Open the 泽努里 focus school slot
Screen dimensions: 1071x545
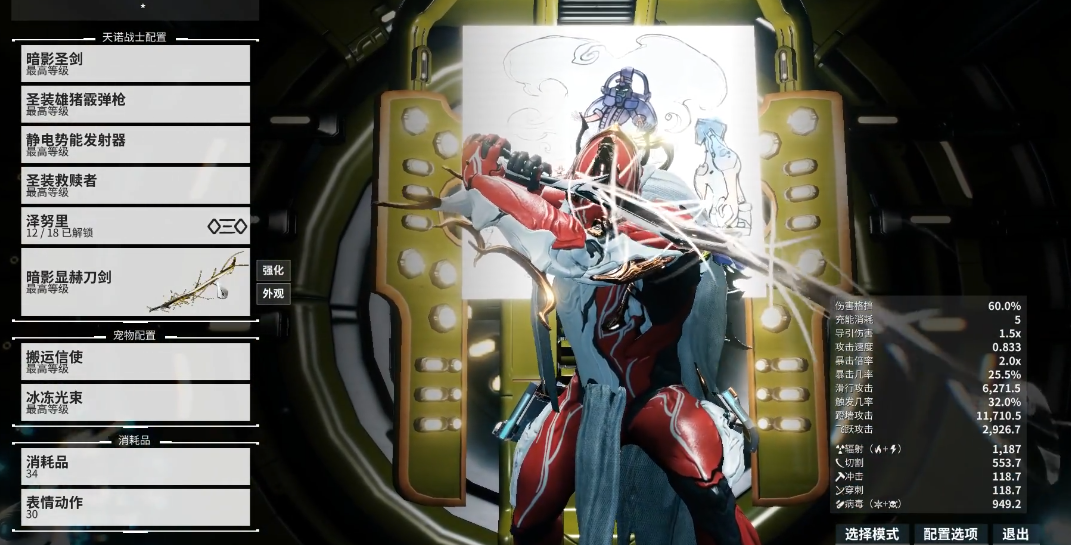pos(135,226)
